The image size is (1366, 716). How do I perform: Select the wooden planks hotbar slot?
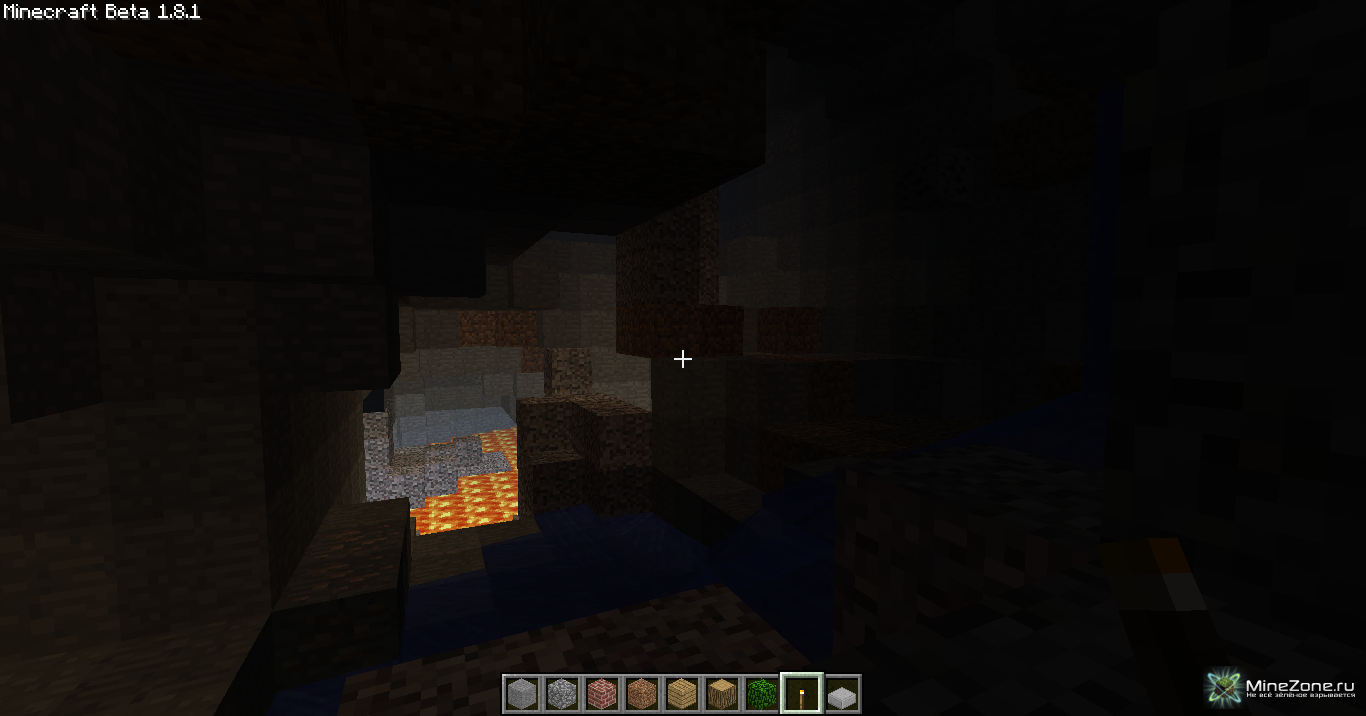pyautogui.click(x=681, y=693)
